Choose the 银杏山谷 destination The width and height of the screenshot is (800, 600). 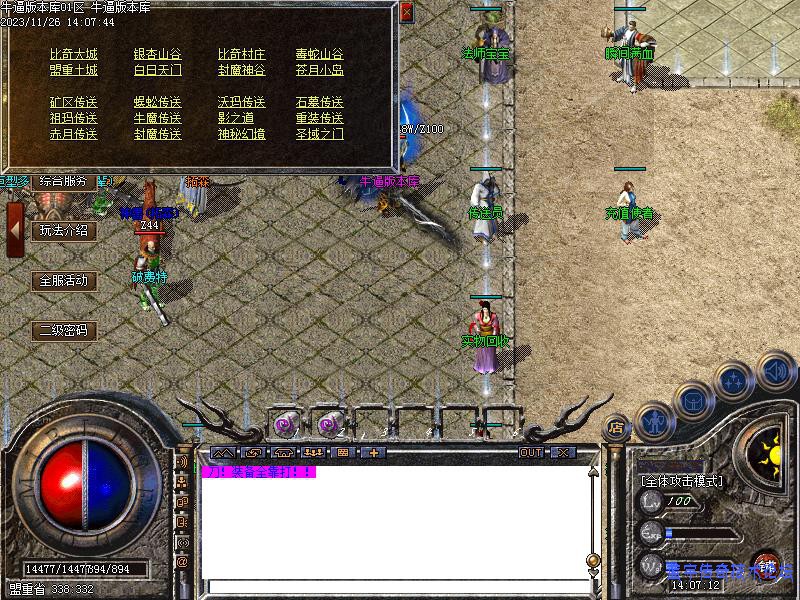point(158,54)
